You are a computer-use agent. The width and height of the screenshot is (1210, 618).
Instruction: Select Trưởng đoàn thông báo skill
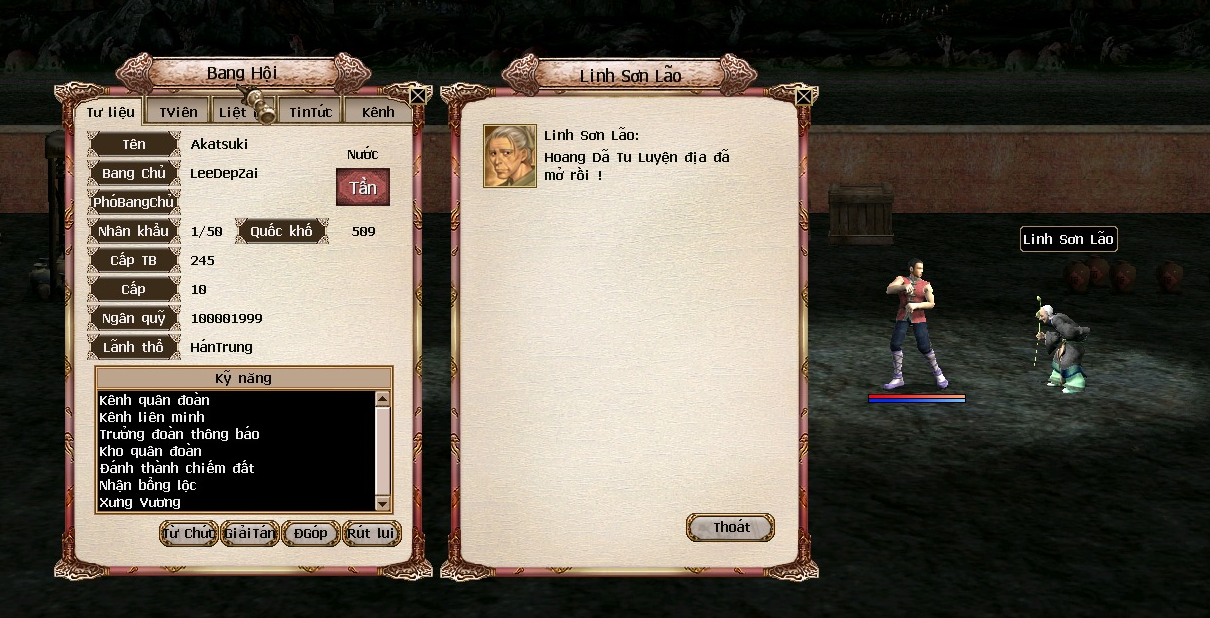pyautogui.click(x=179, y=434)
